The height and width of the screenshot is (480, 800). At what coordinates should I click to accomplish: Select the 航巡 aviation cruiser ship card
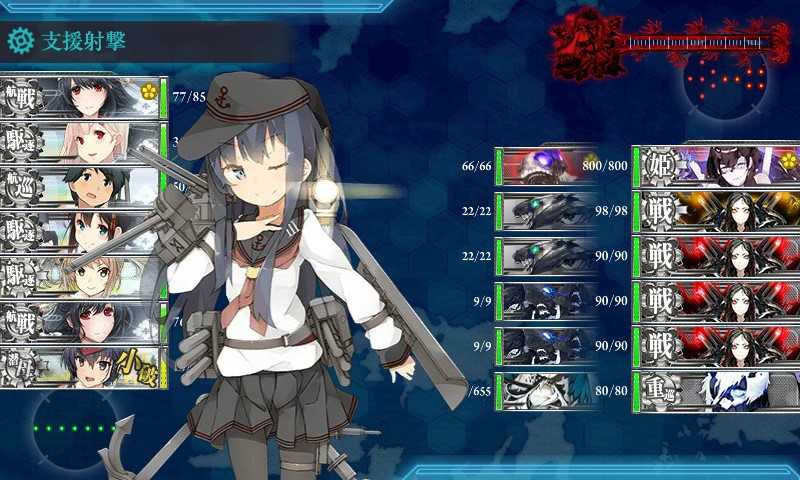pyautogui.click(x=80, y=188)
